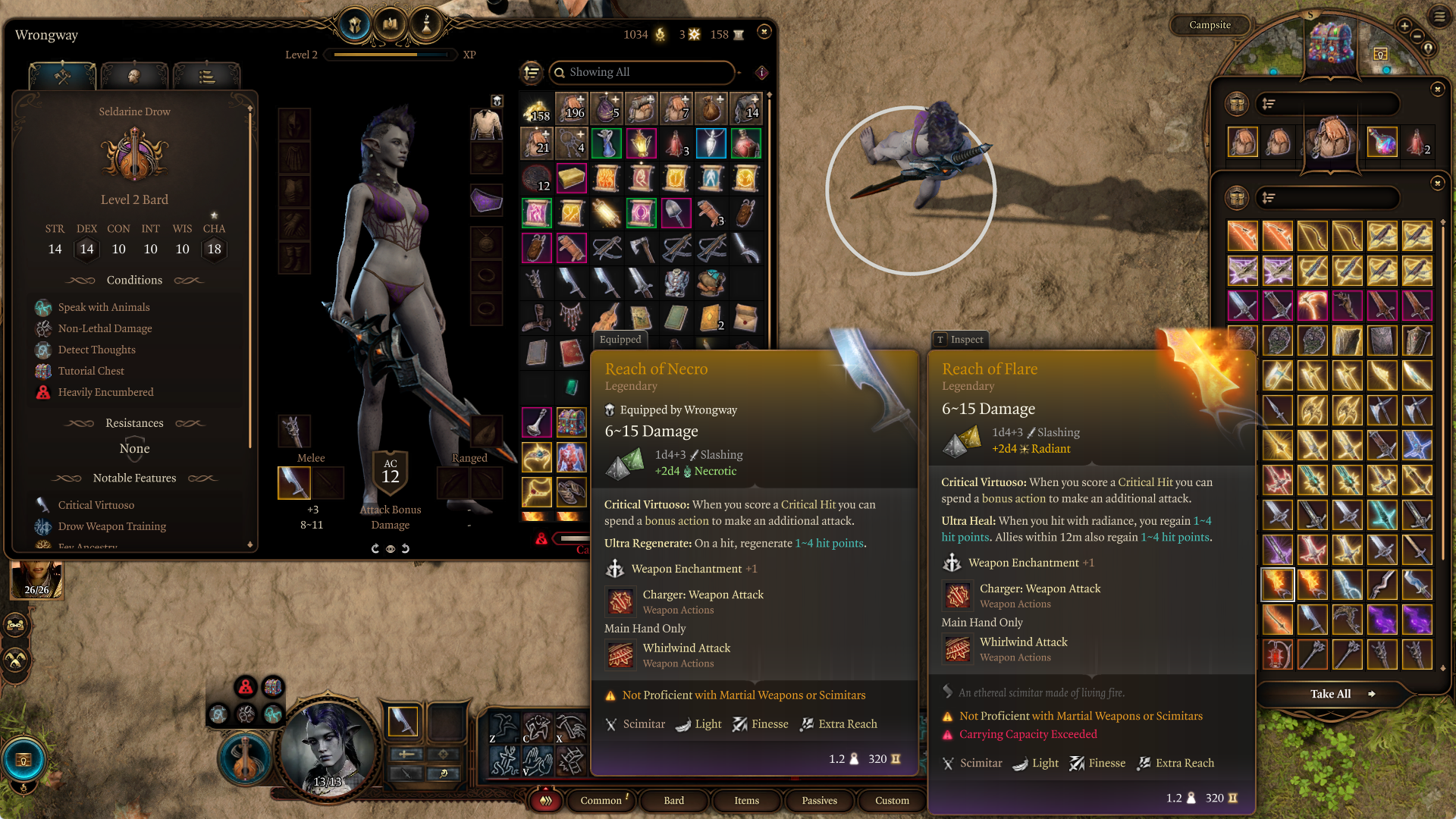This screenshot has width=1456, height=819.
Task: Take All items from the chest
Action: tap(1331, 694)
